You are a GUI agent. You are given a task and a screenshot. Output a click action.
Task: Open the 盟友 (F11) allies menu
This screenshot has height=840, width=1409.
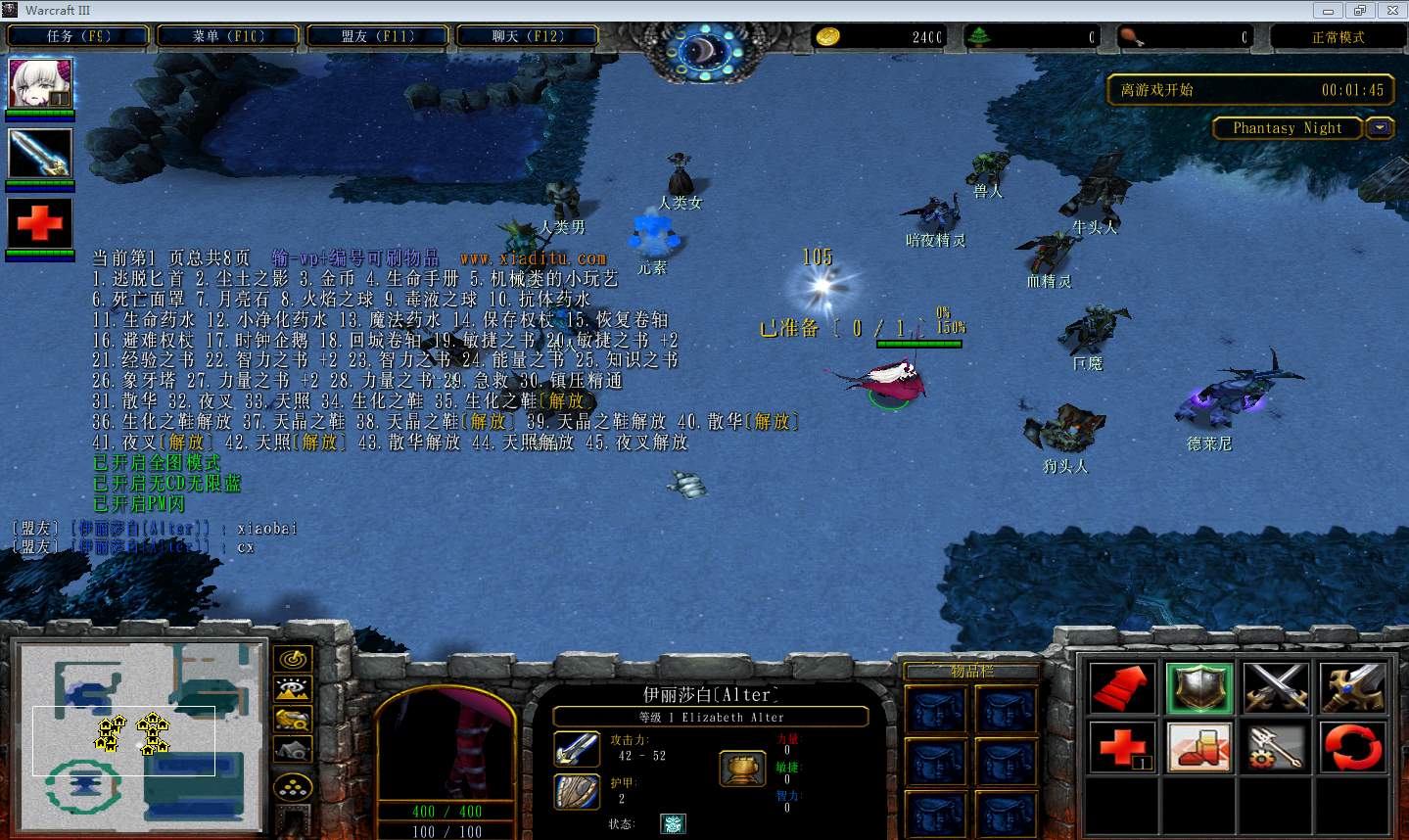pos(378,36)
